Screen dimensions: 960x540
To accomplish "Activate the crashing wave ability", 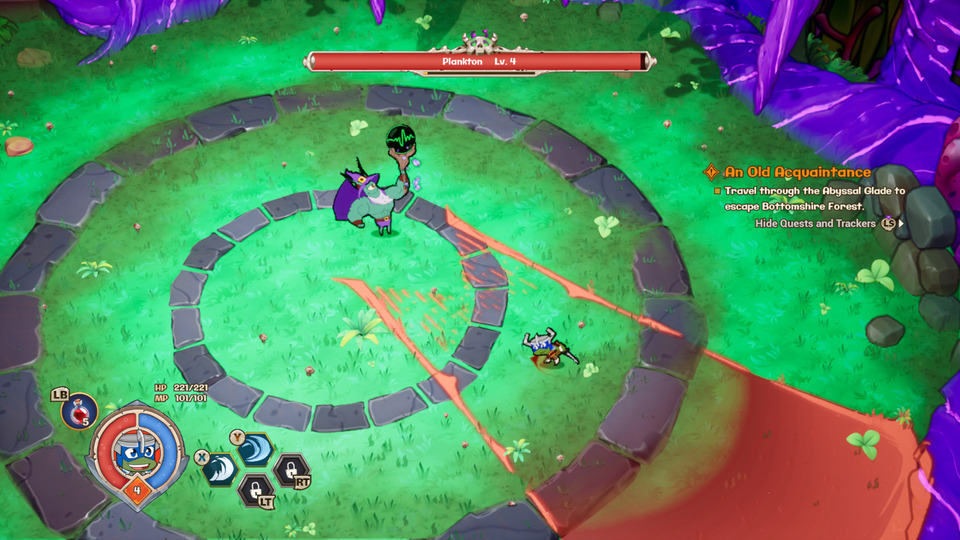I will tap(220, 467).
